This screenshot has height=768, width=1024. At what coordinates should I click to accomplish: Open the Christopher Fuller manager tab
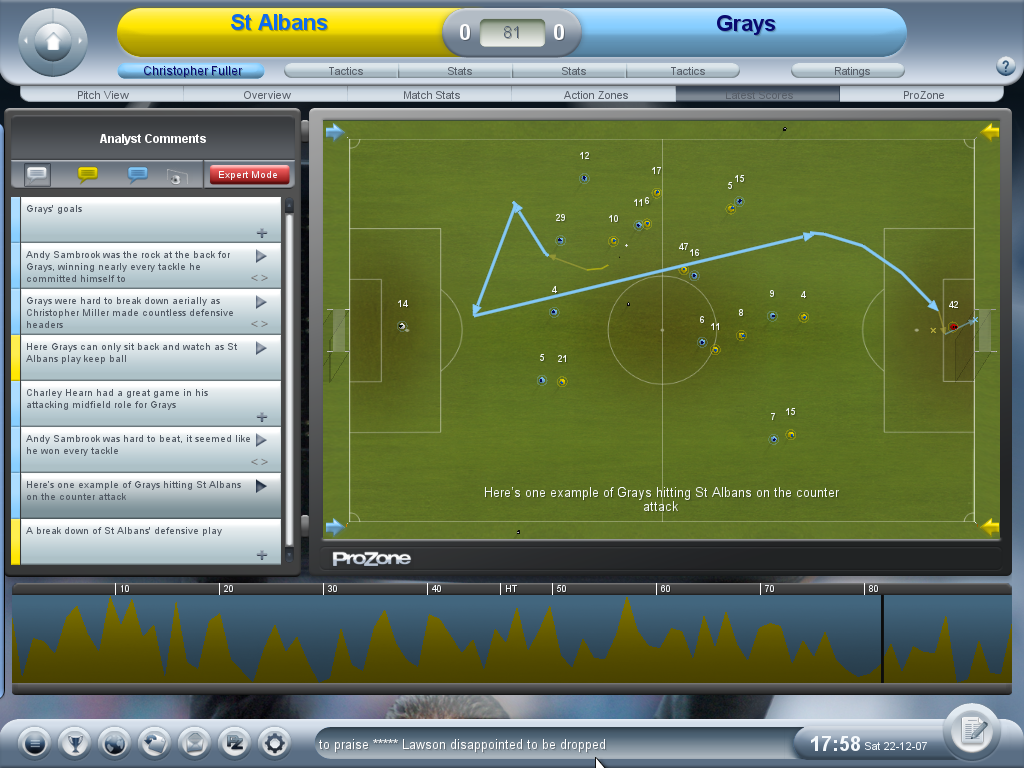192,71
